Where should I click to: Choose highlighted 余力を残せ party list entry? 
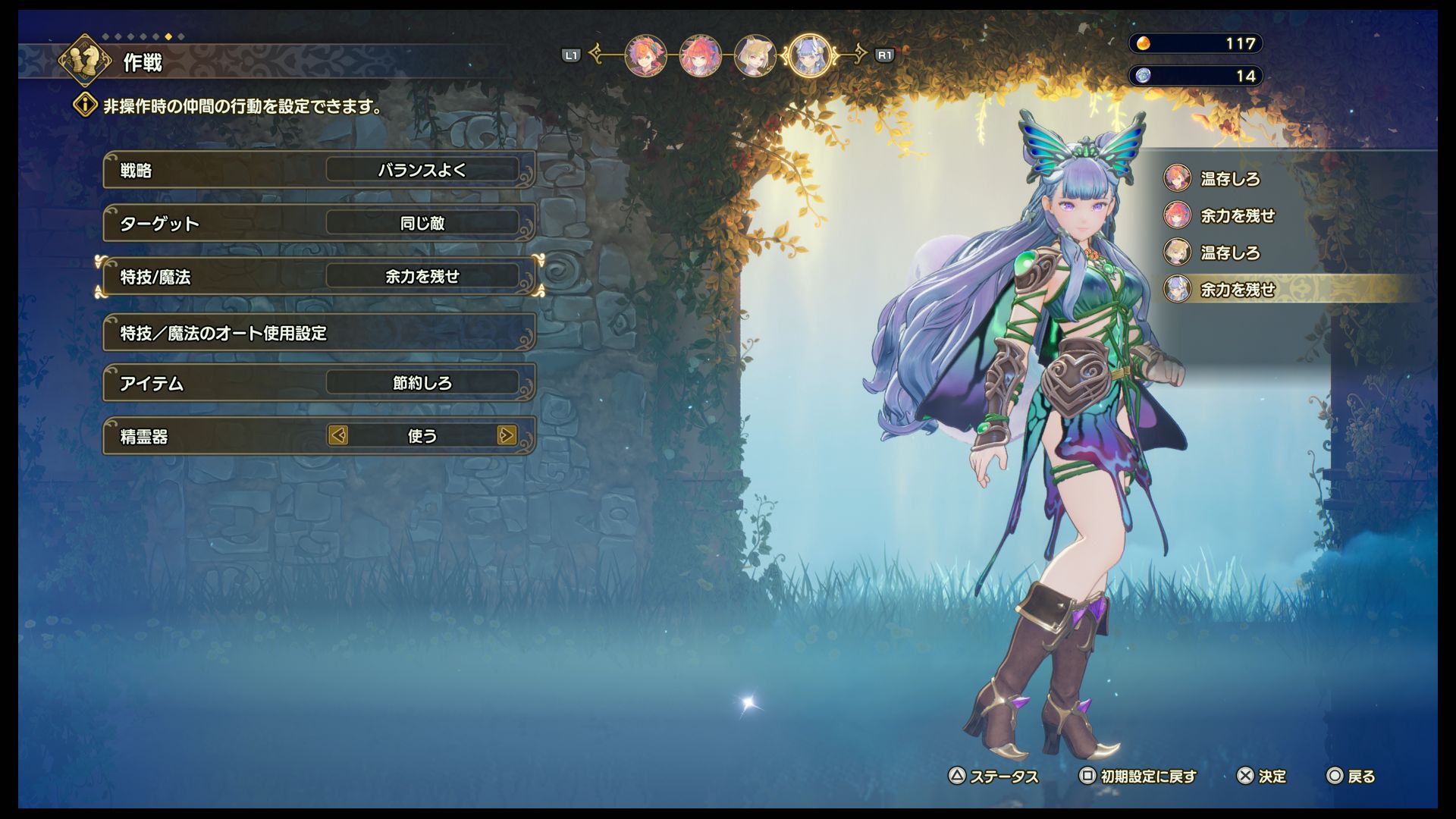[x=1237, y=289]
